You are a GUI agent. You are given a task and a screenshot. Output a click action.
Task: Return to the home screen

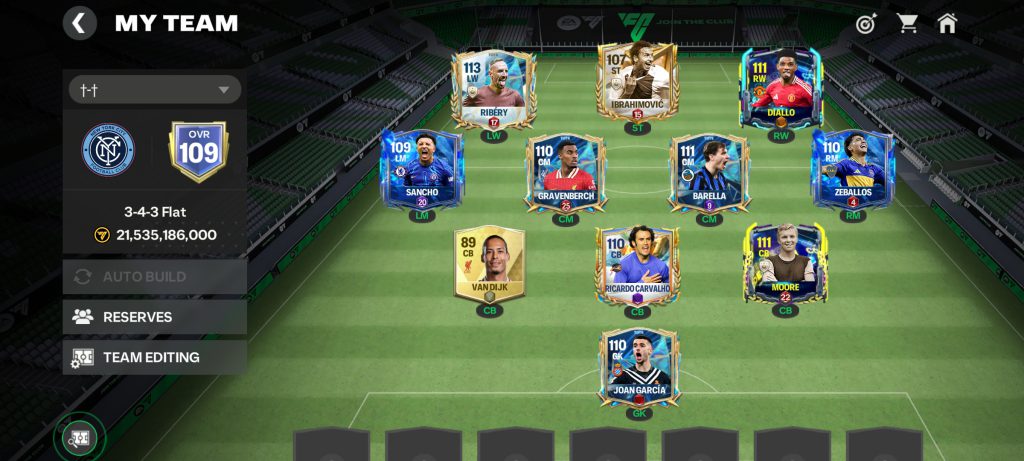(x=947, y=23)
